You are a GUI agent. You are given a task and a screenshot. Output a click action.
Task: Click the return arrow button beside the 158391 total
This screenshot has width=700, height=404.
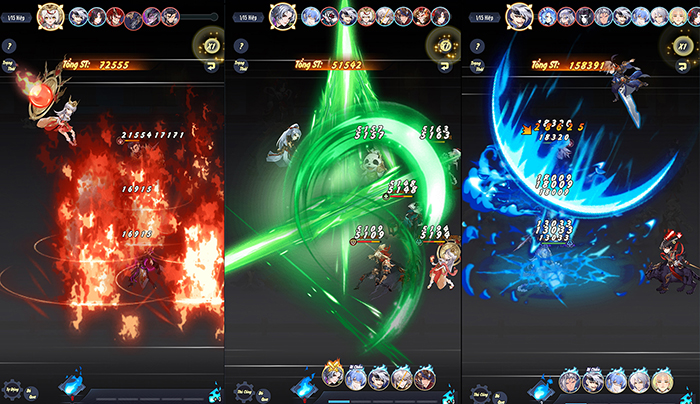pos(681,67)
